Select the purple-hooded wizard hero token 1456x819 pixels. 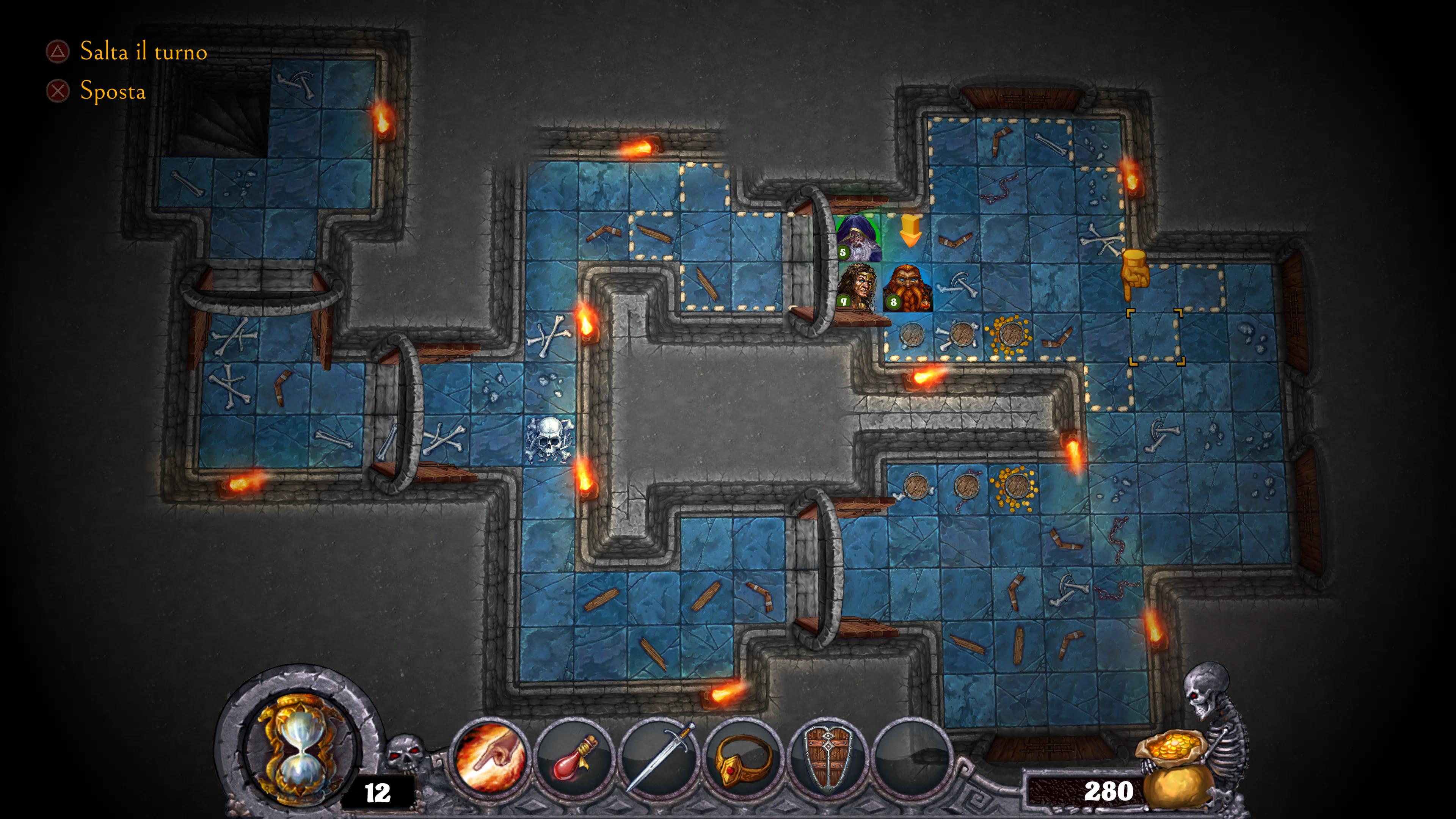857,238
